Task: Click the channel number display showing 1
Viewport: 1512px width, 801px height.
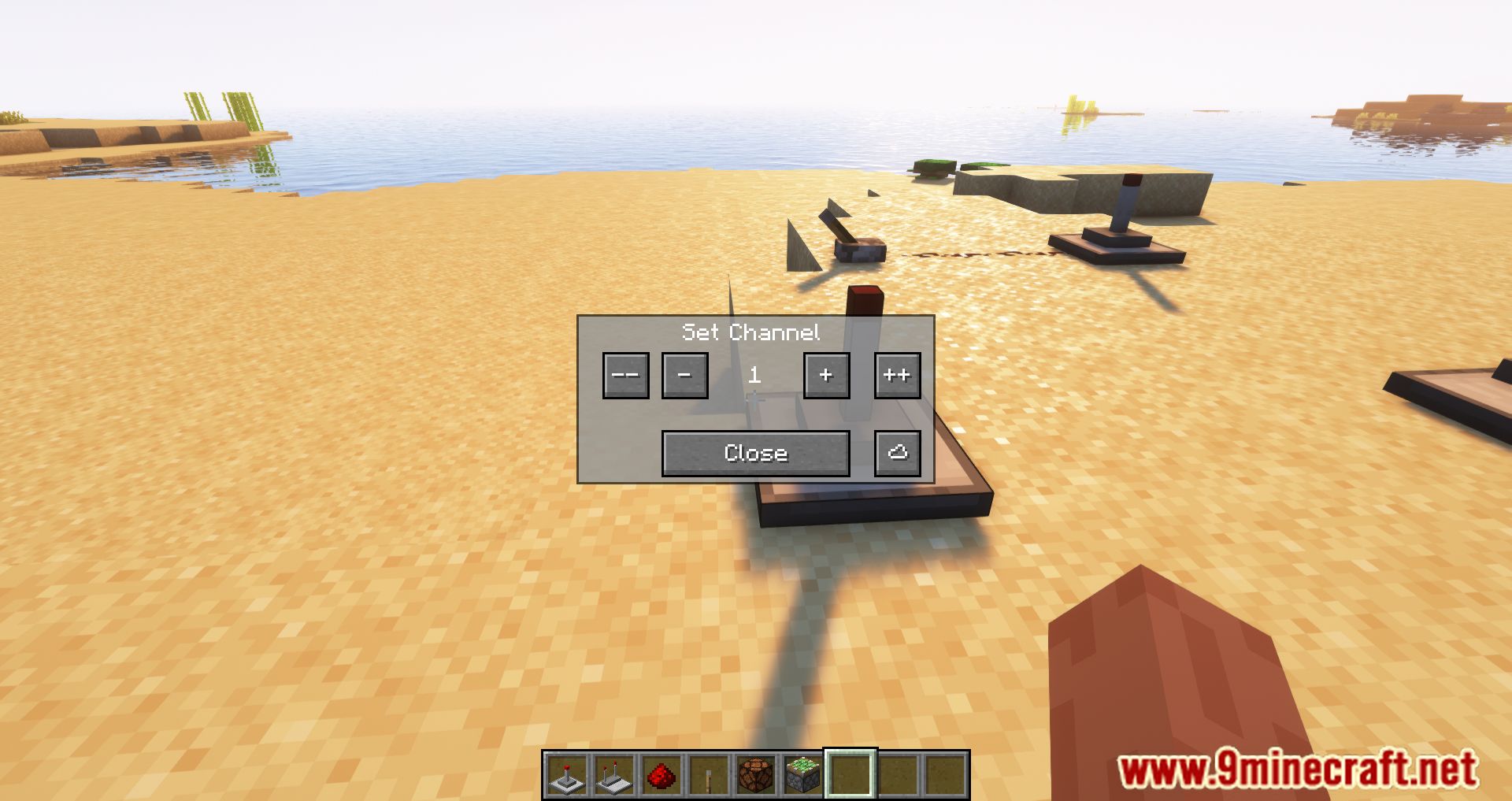Action: click(755, 376)
